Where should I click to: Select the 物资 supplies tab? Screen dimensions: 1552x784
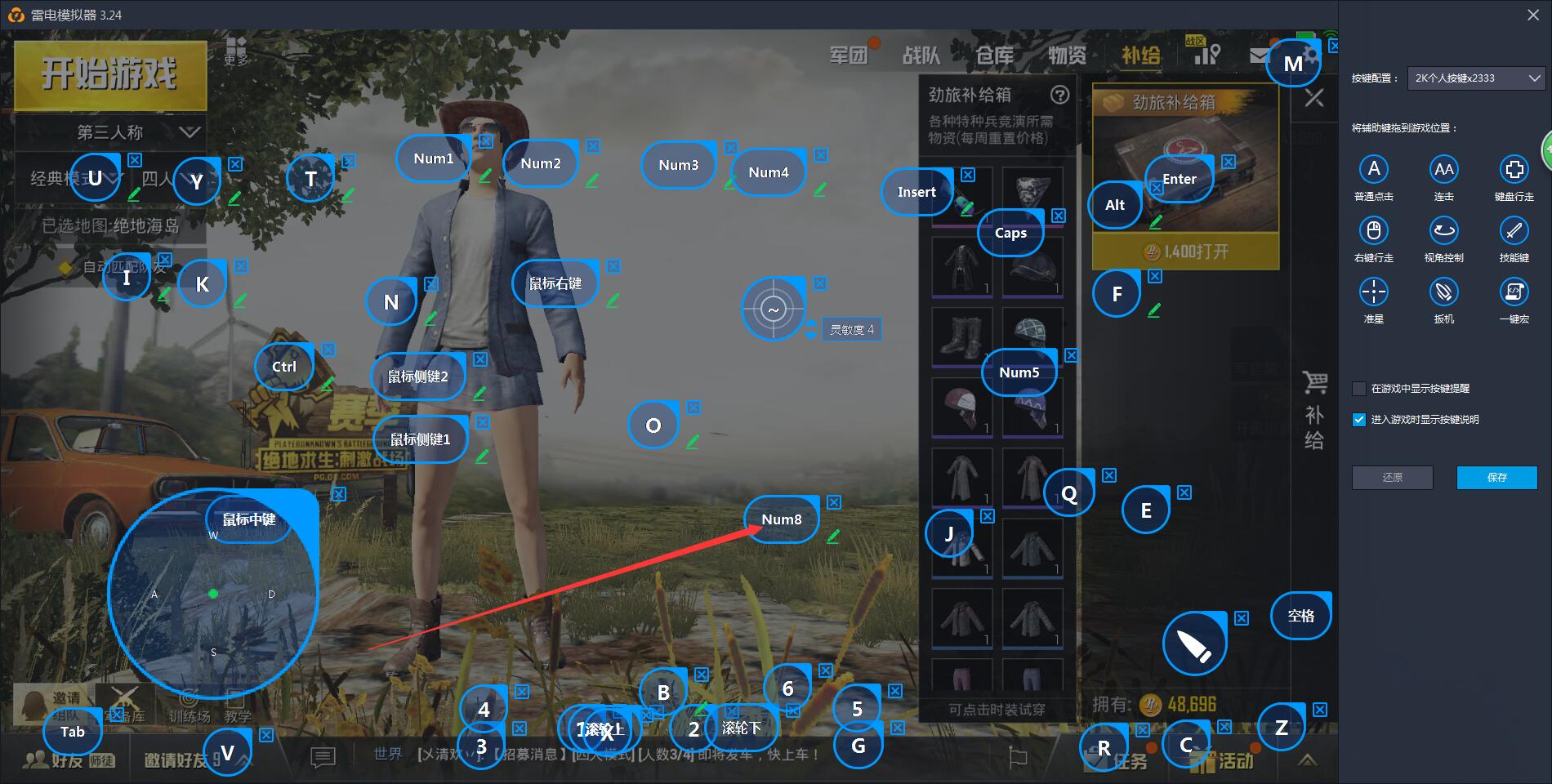(x=1067, y=55)
